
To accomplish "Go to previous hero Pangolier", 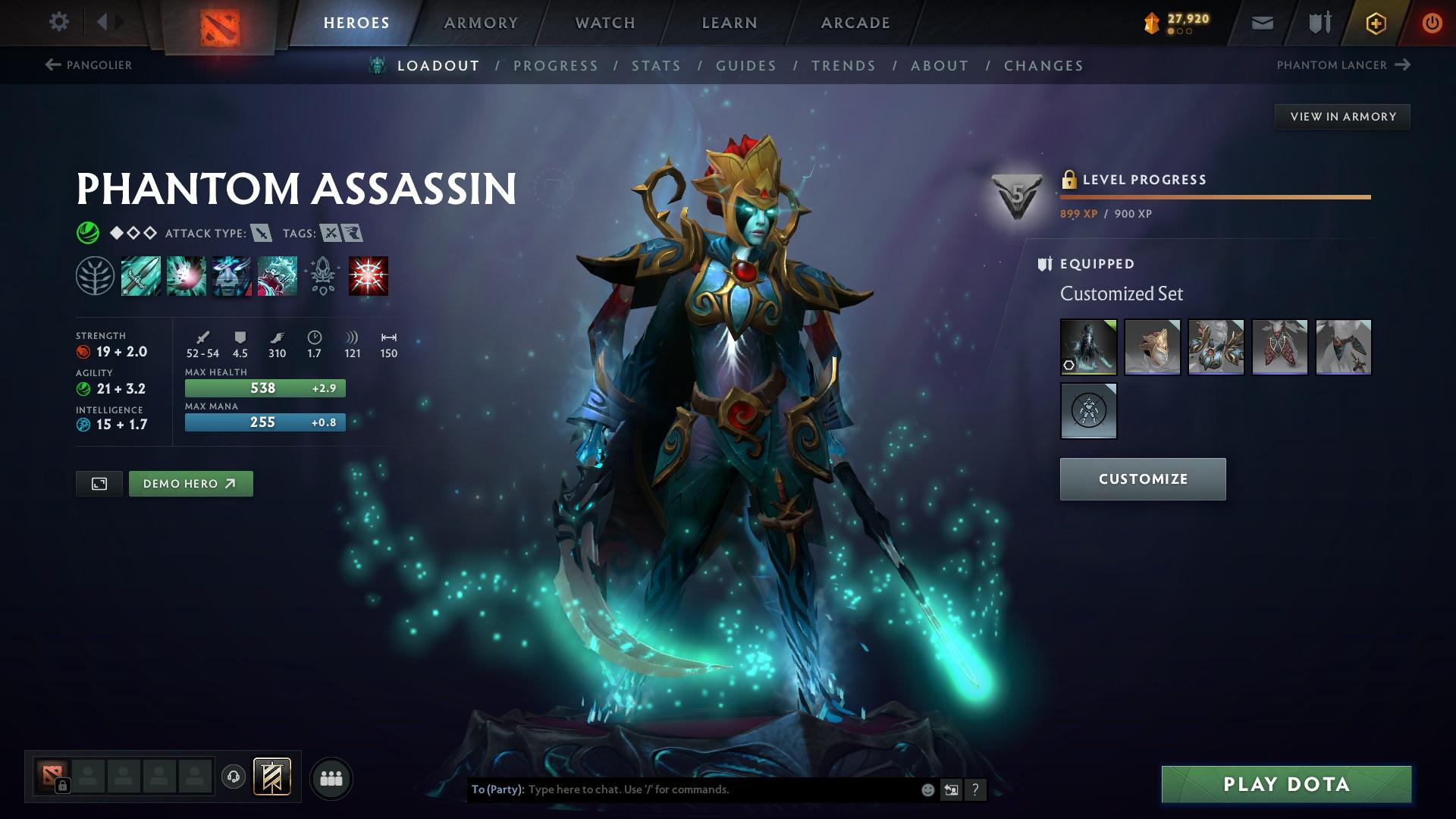I will [x=89, y=65].
